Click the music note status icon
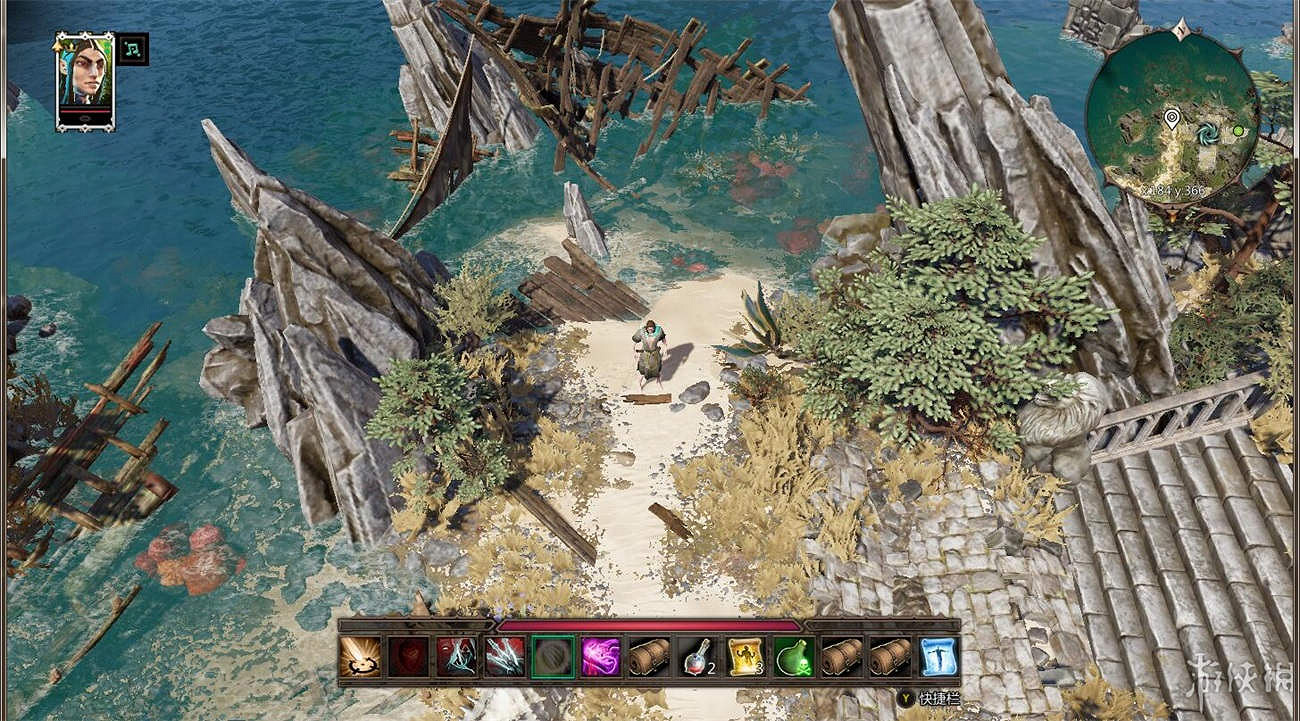Image resolution: width=1300 pixels, height=721 pixels. 132,48
